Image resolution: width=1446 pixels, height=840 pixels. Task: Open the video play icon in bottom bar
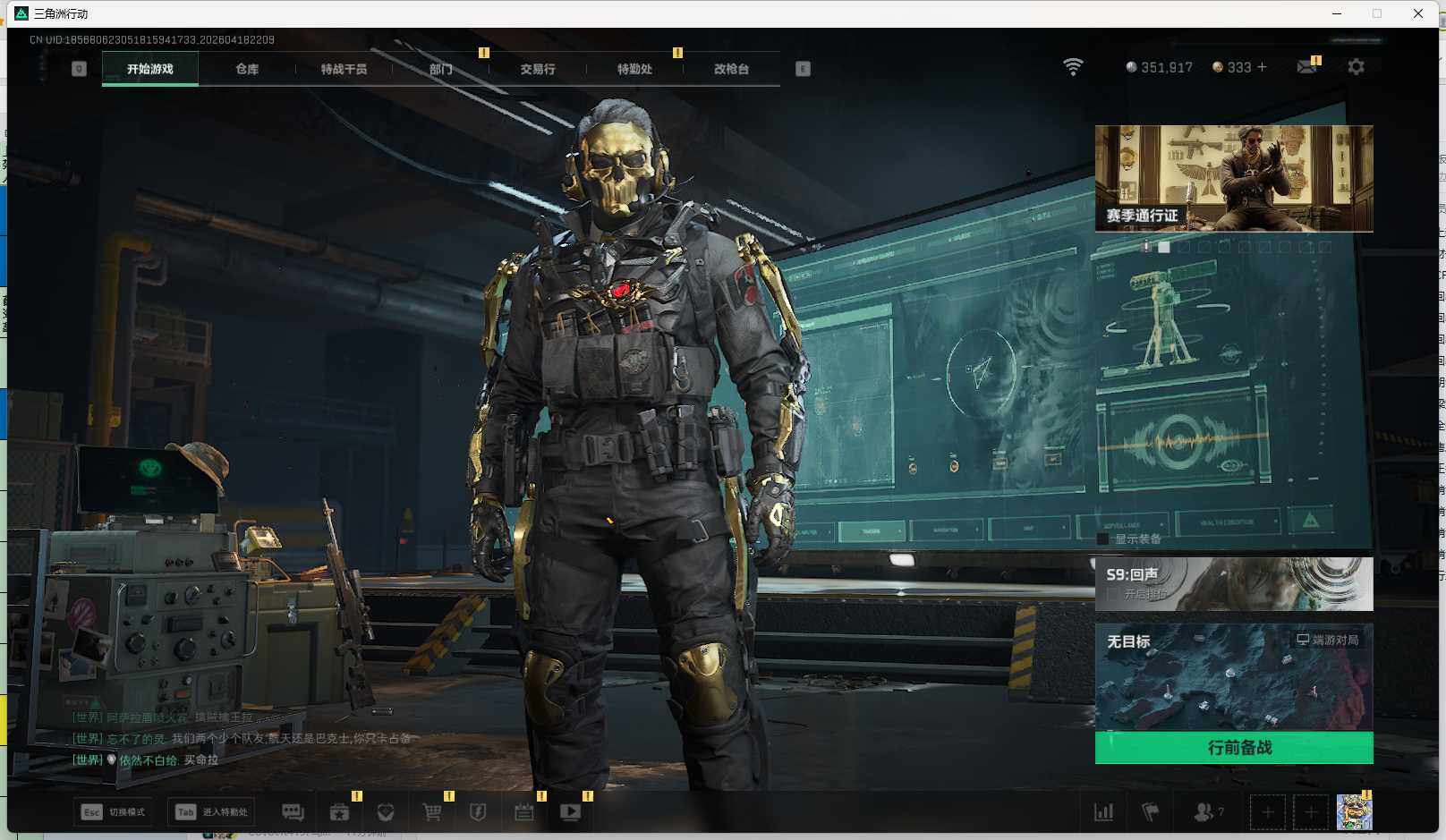point(570,812)
